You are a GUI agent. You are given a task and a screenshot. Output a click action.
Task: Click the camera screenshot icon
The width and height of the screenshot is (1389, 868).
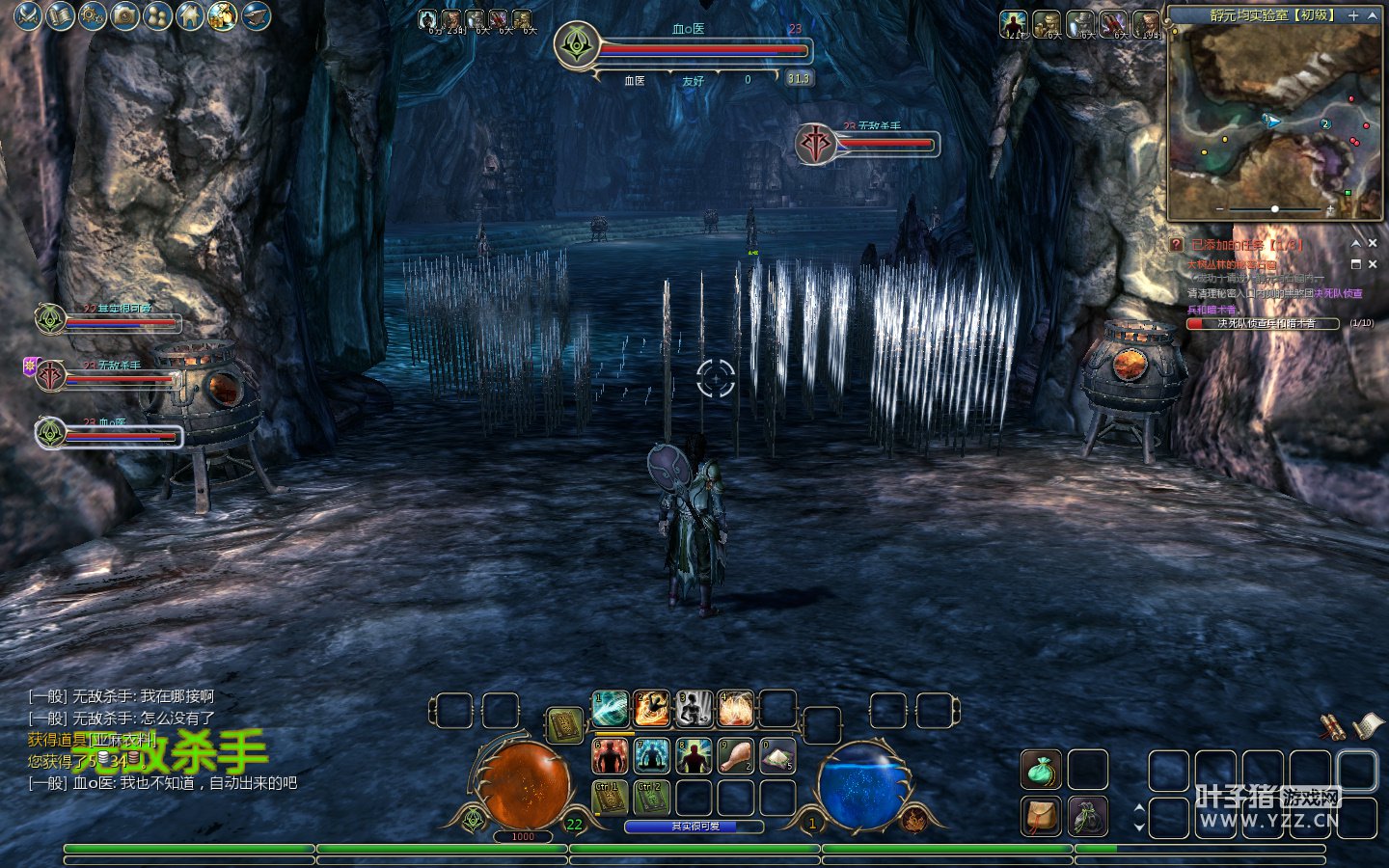pos(125,15)
